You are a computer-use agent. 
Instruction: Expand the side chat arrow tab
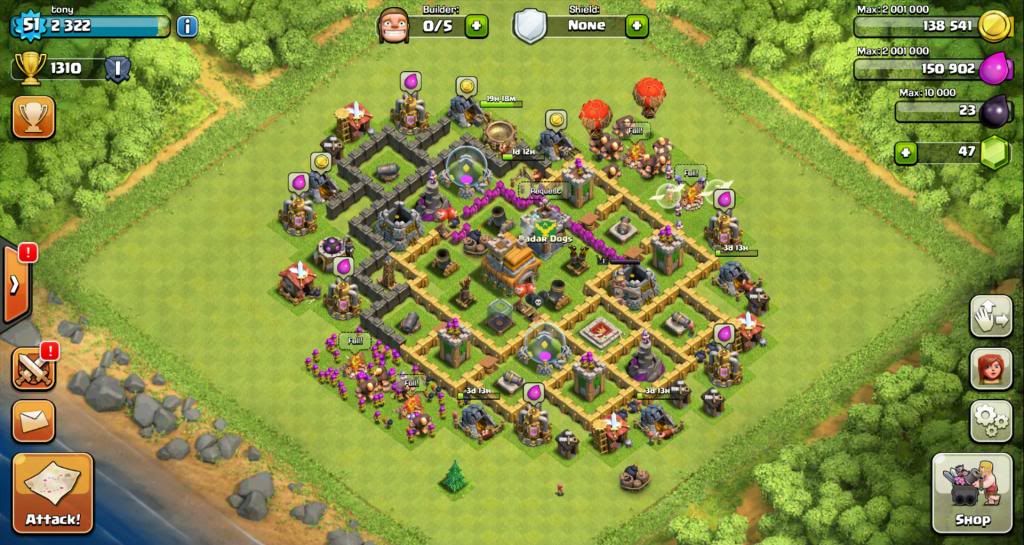point(15,283)
